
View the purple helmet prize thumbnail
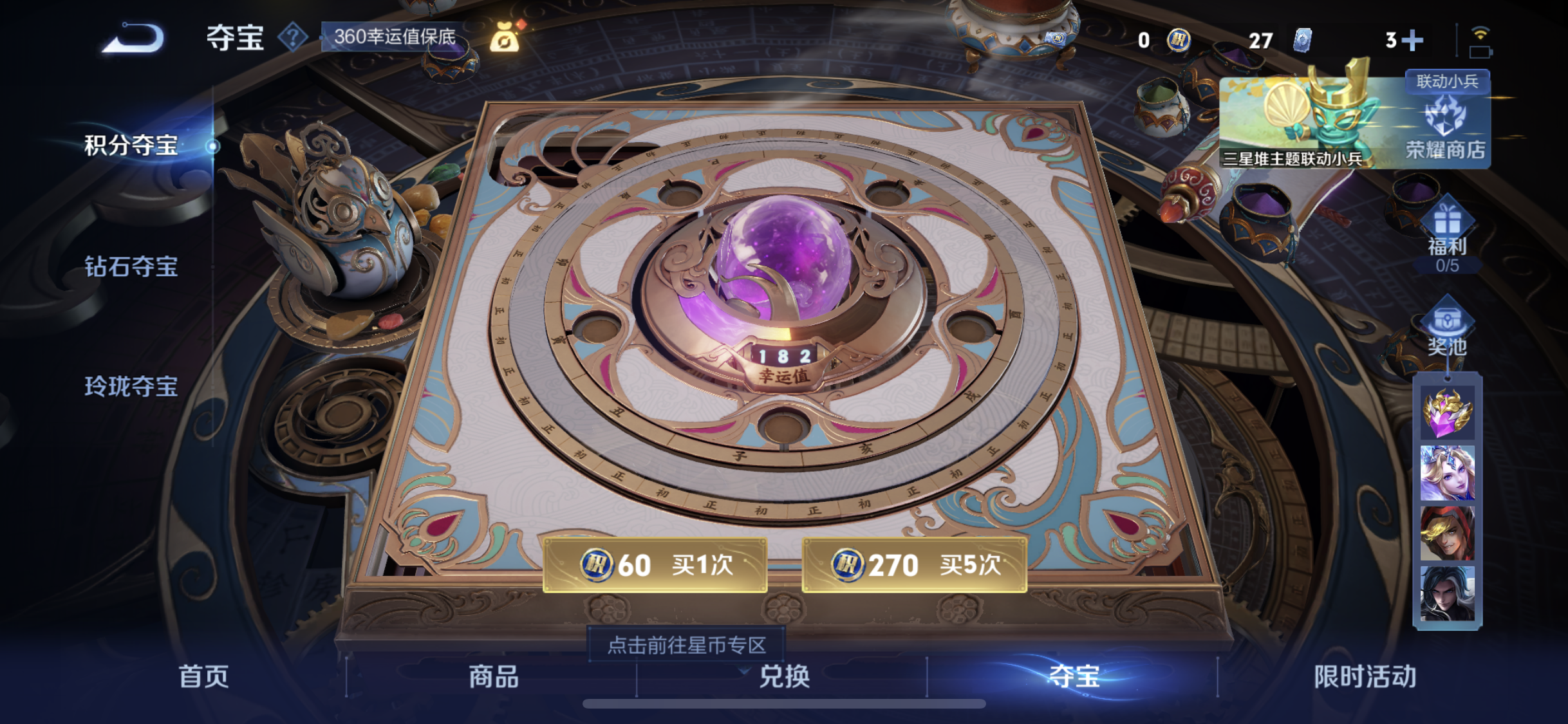(1448, 413)
